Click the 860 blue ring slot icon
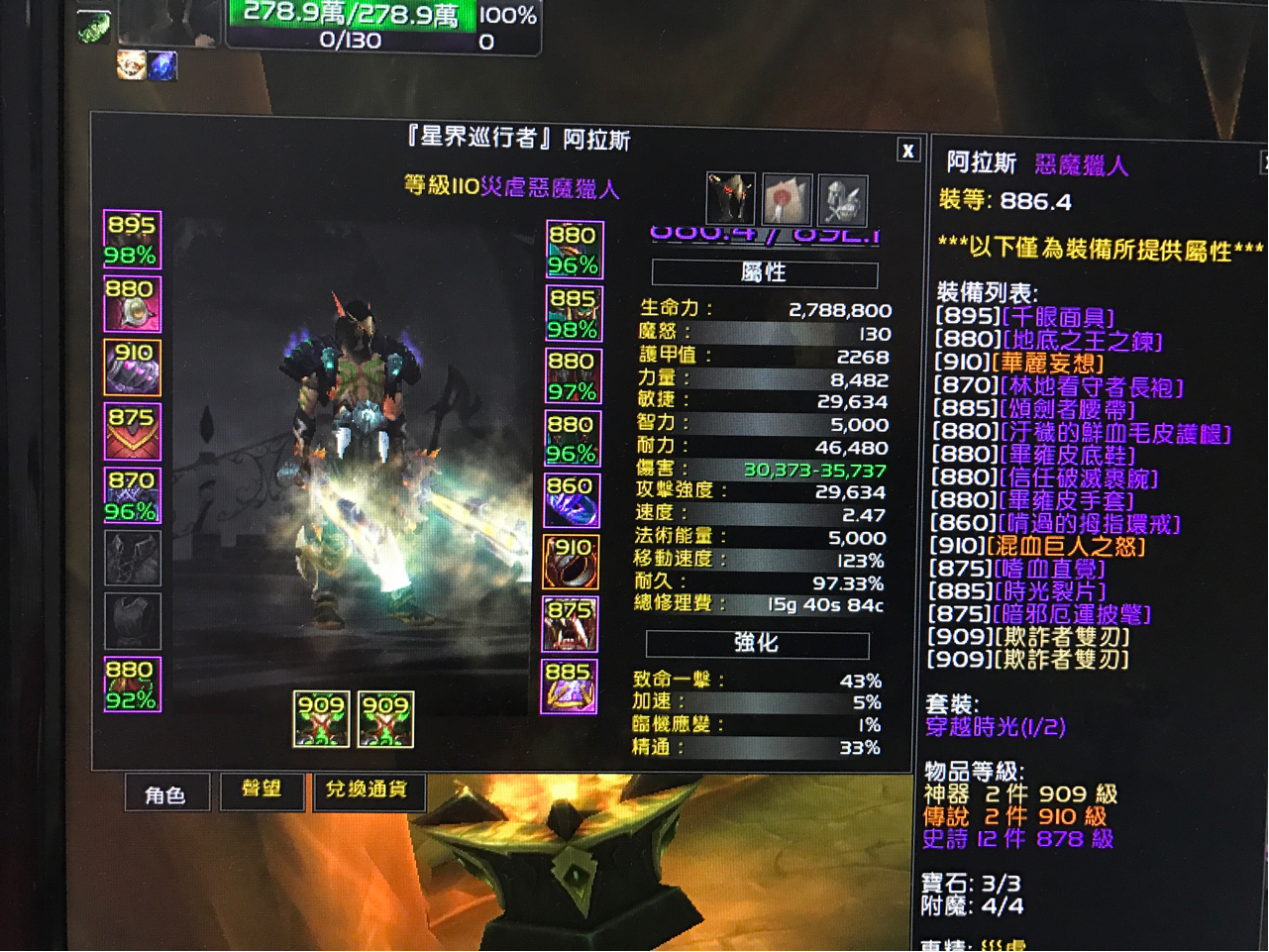The height and width of the screenshot is (952, 1269). pos(572,500)
